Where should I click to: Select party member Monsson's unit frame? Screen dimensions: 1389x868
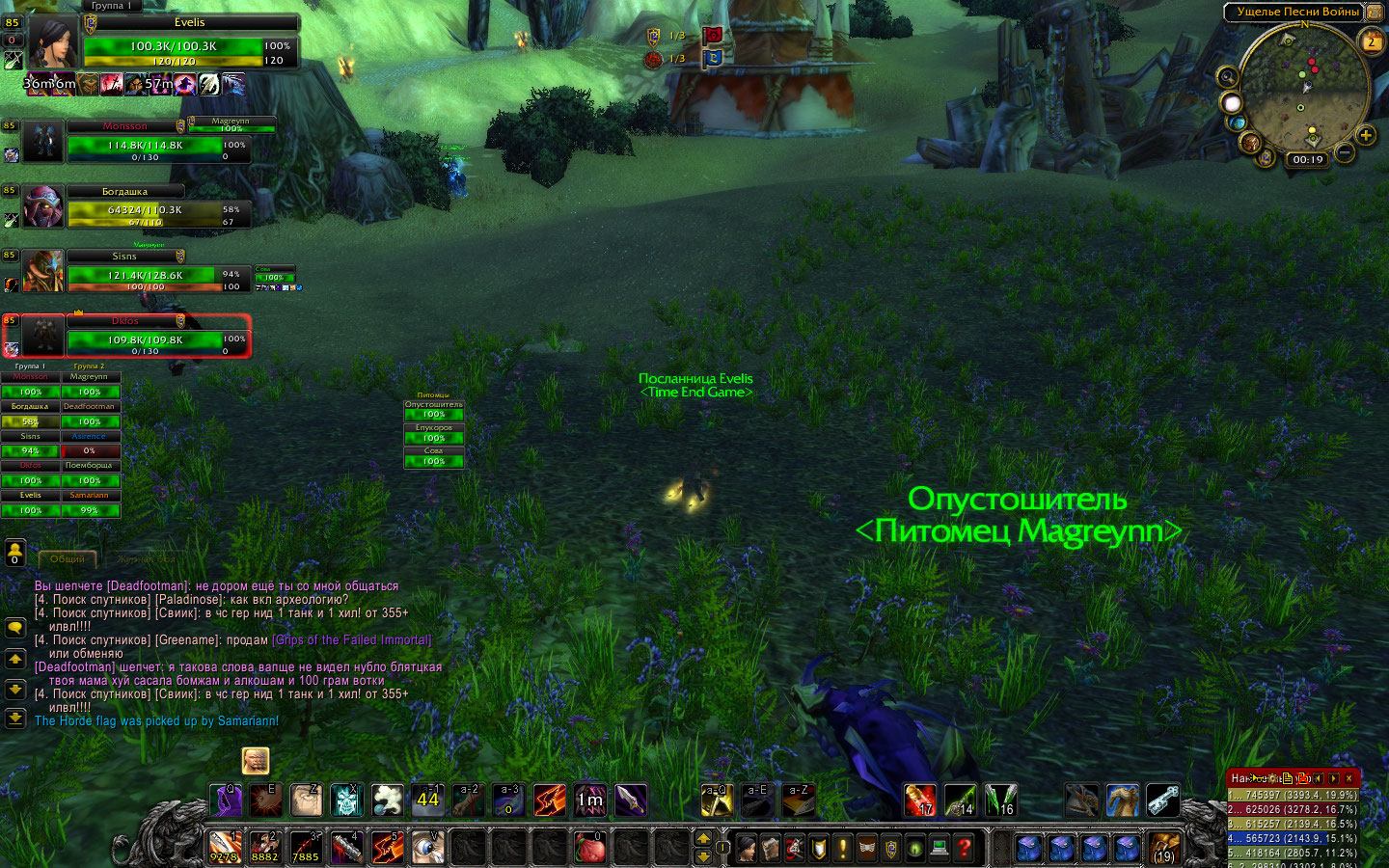pyautogui.click(x=145, y=143)
